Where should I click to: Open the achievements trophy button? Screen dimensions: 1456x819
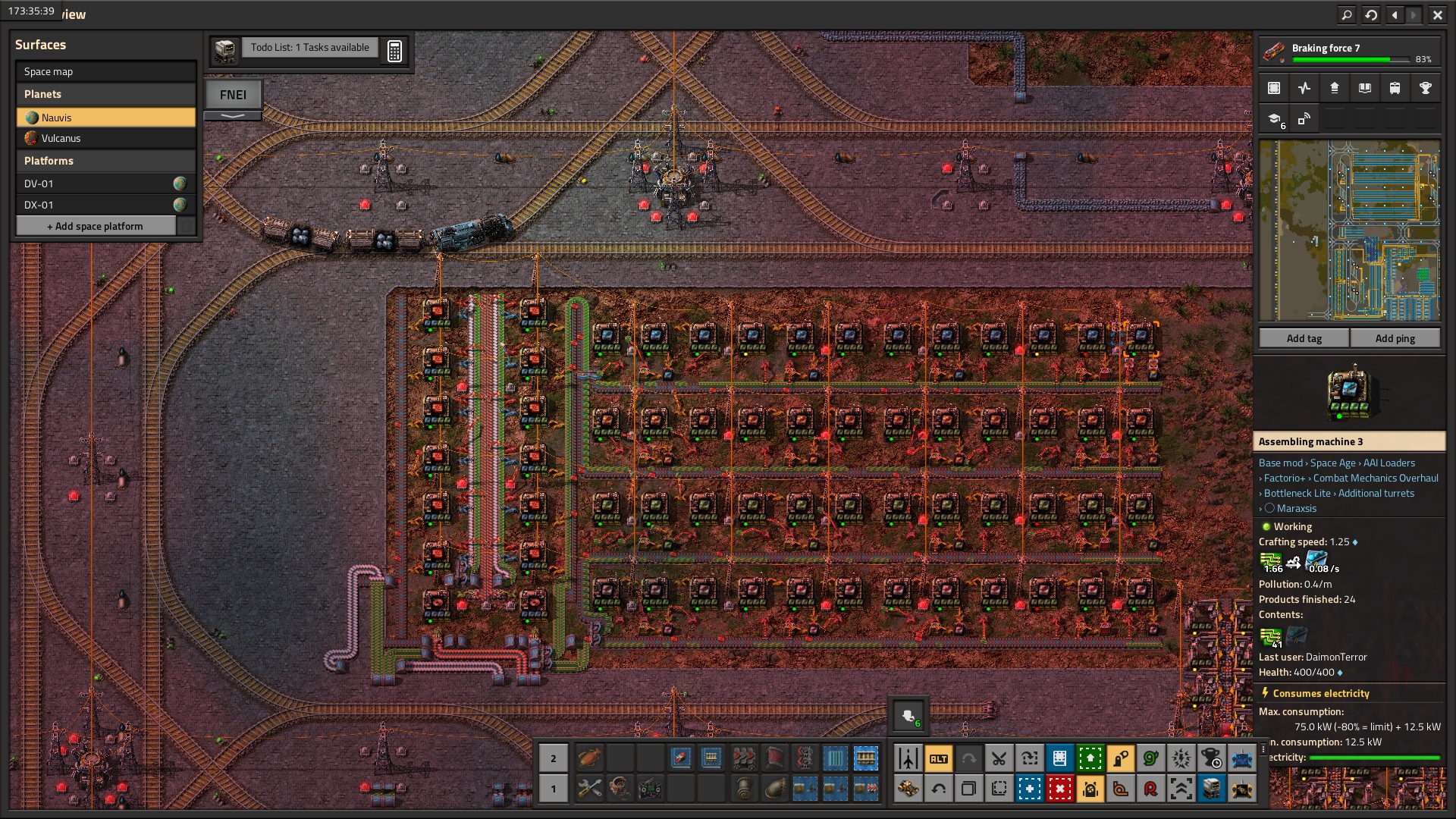pyautogui.click(x=1425, y=88)
